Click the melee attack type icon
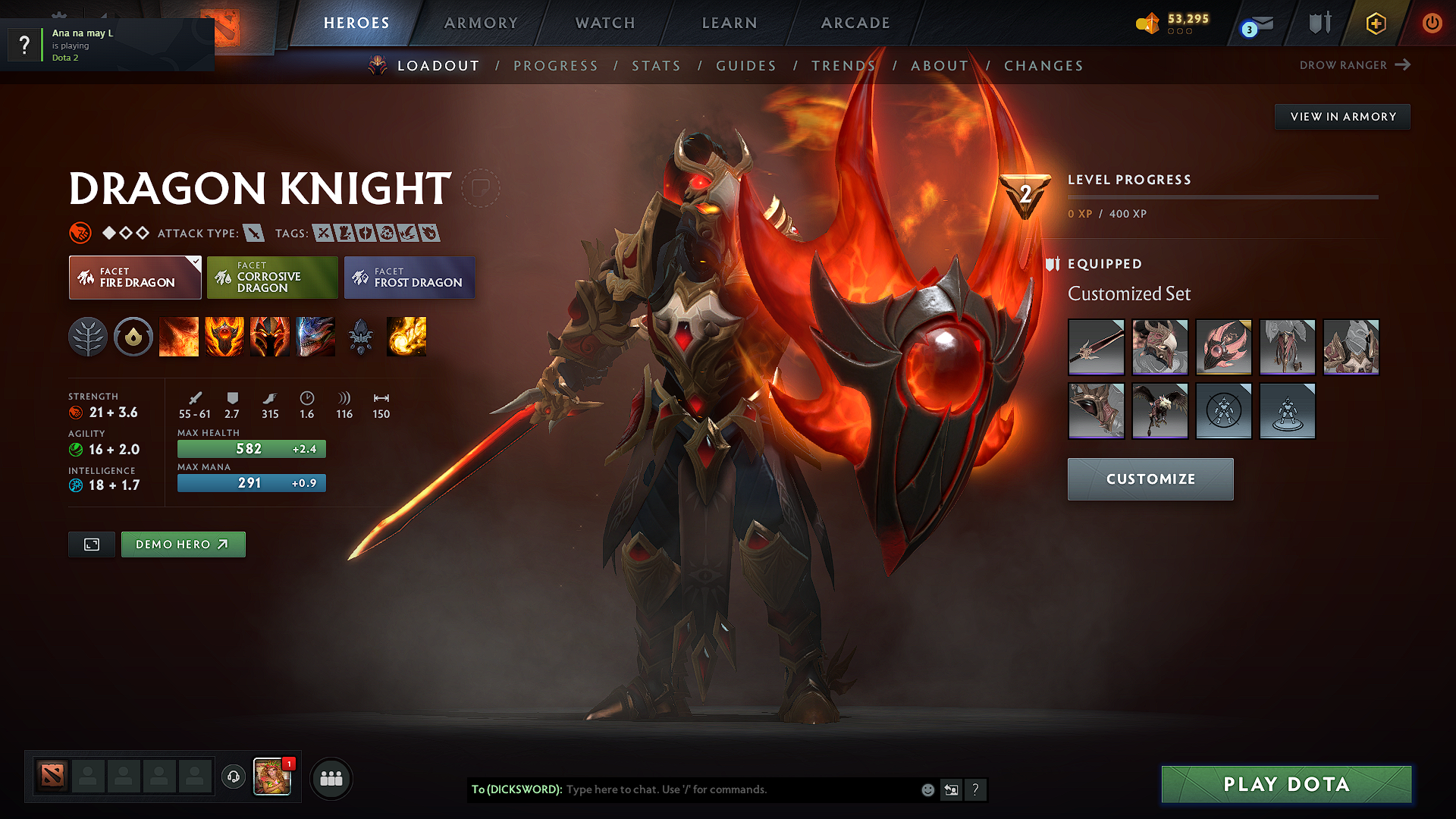 point(255,233)
